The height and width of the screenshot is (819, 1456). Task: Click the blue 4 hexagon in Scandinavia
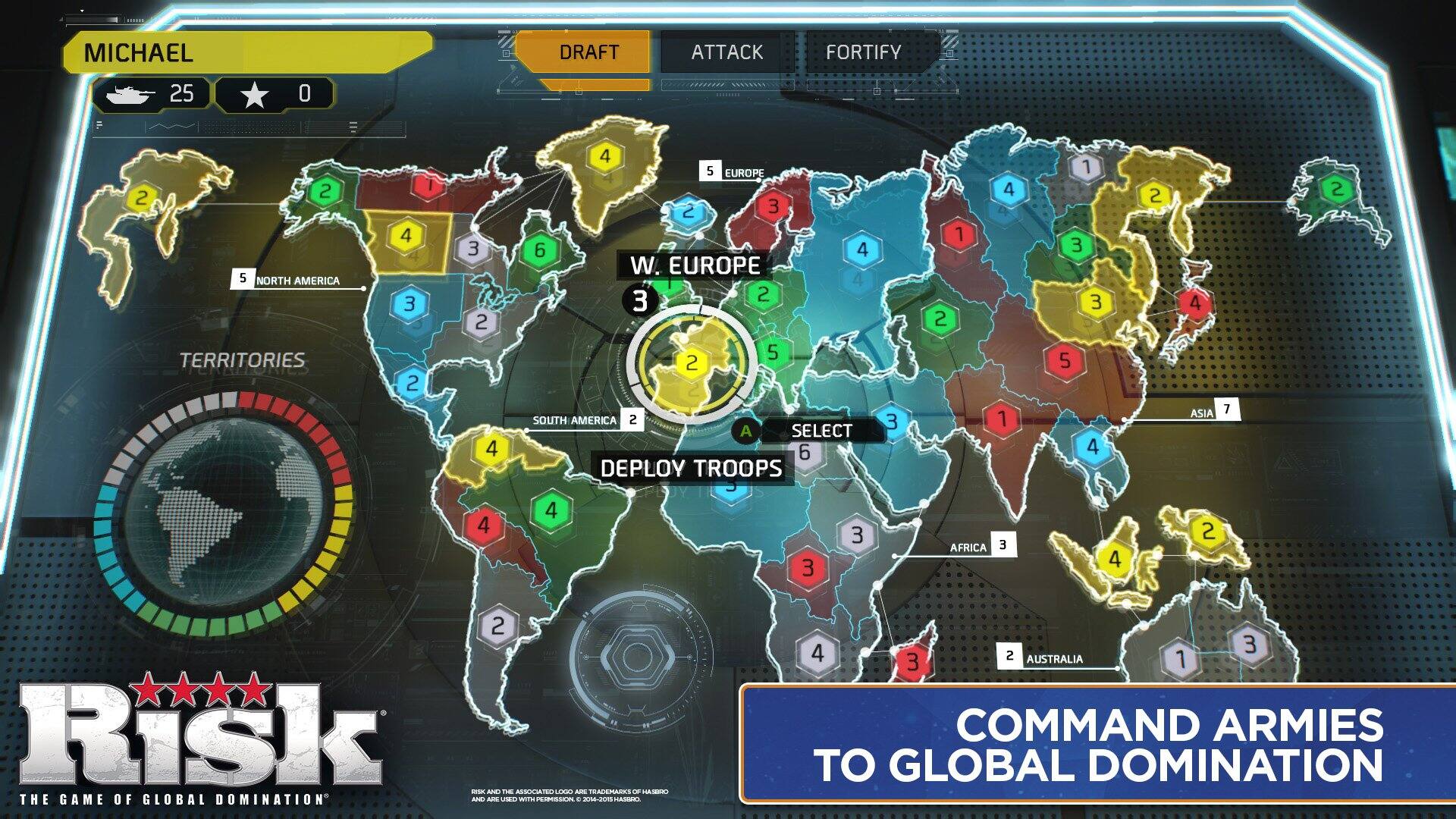[861, 248]
